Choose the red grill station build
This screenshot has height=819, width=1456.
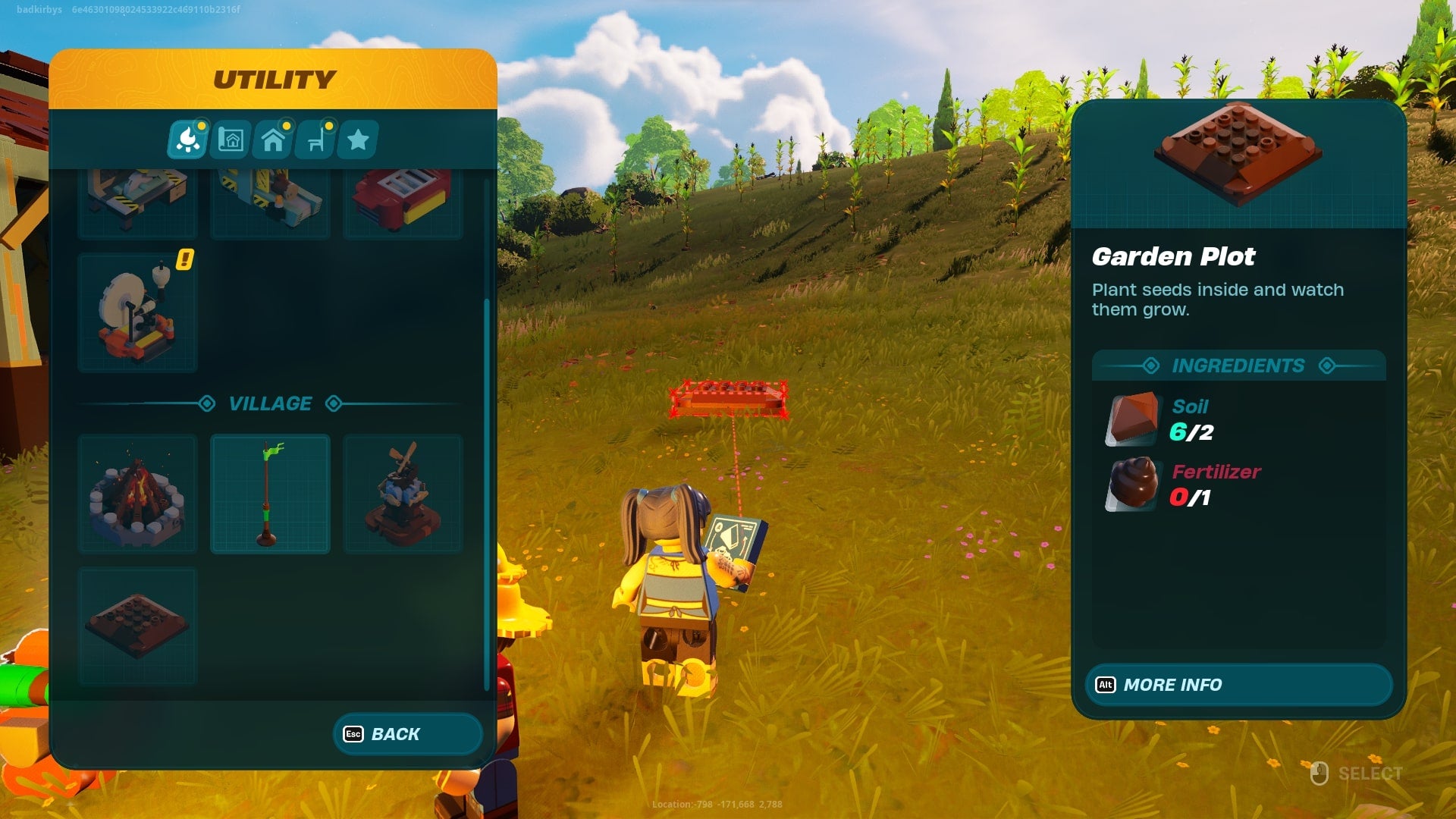(403, 201)
